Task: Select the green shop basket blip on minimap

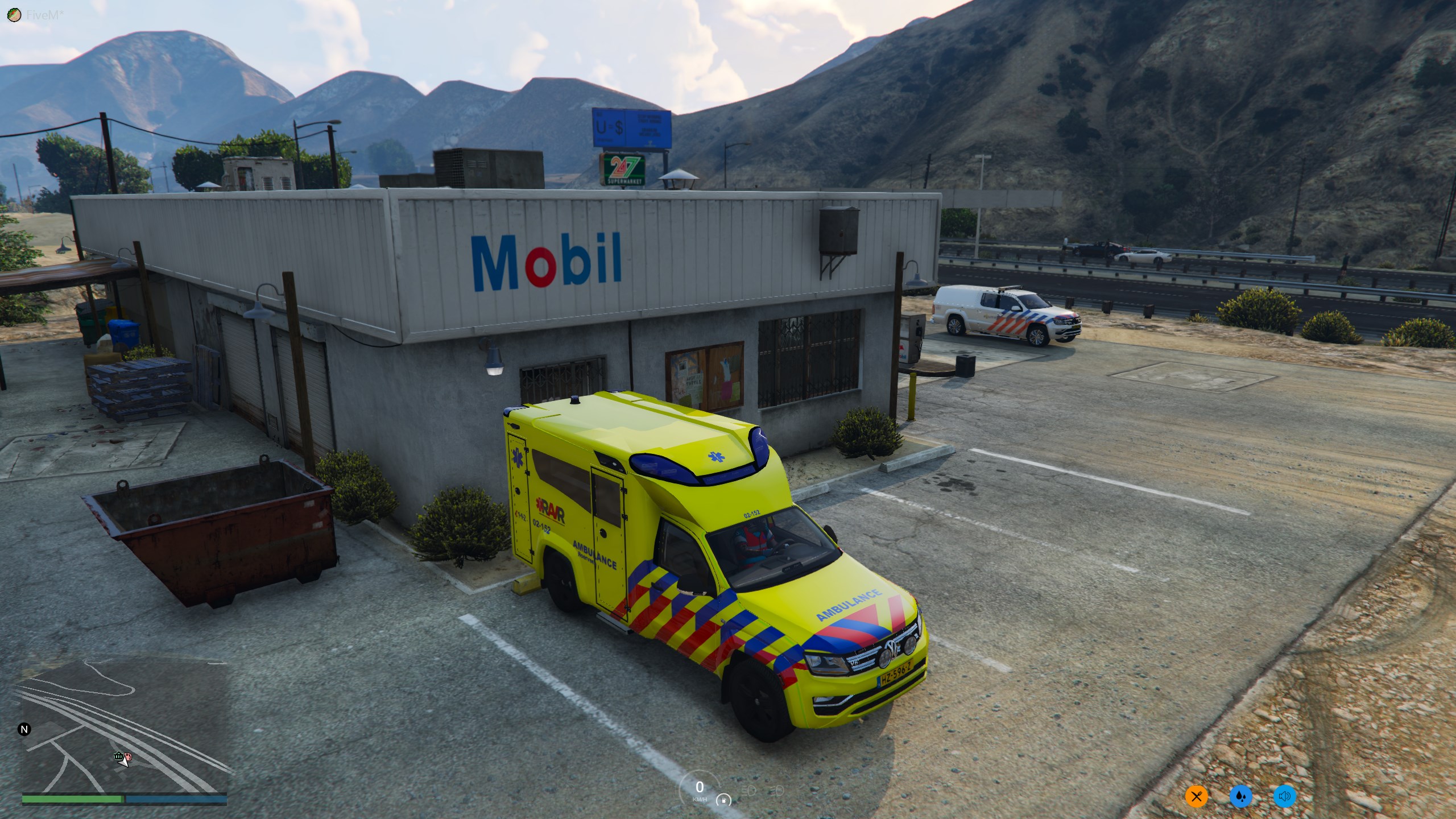Action: [x=118, y=756]
